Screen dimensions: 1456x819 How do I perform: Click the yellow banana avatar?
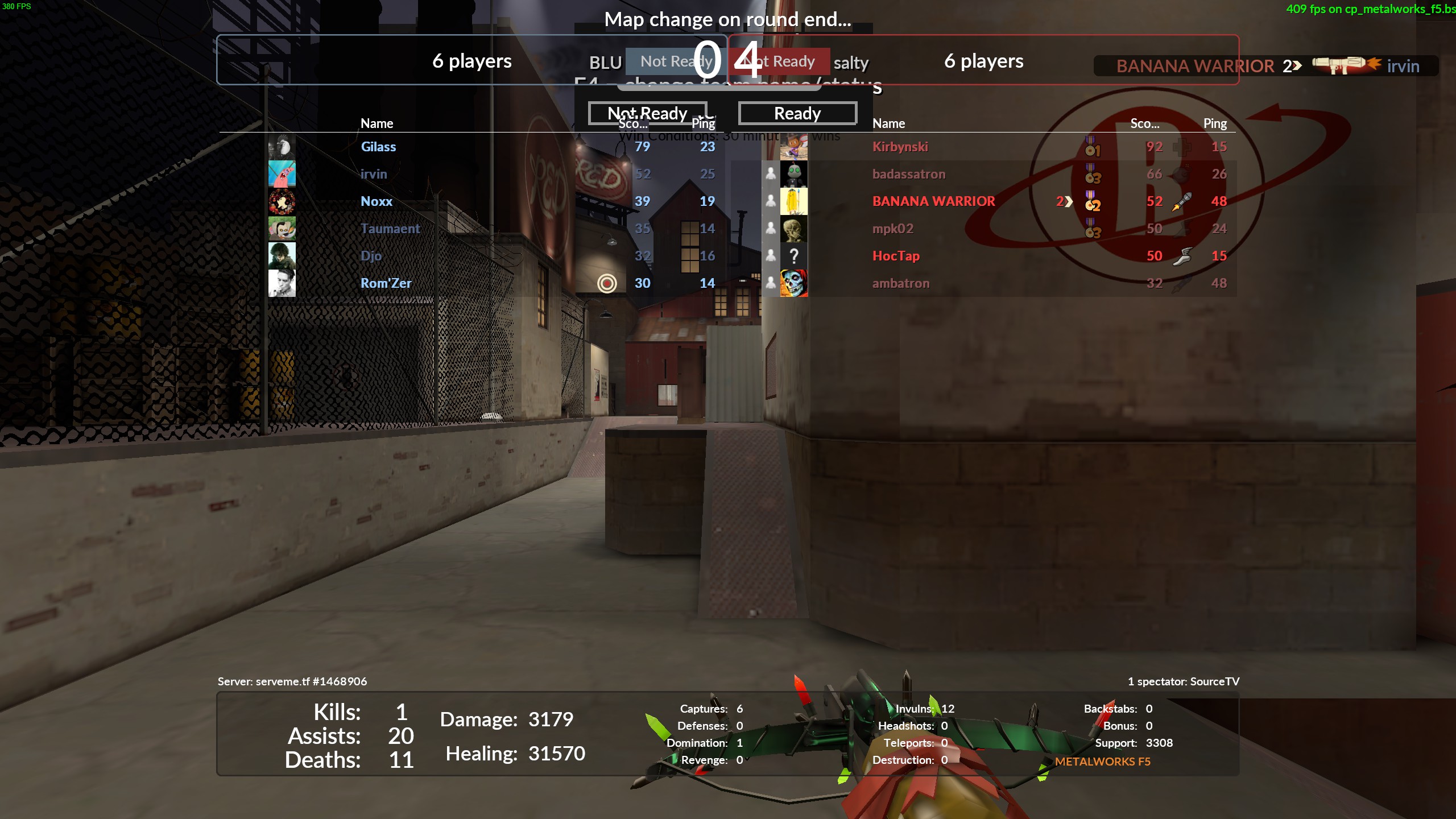(793, 201)
